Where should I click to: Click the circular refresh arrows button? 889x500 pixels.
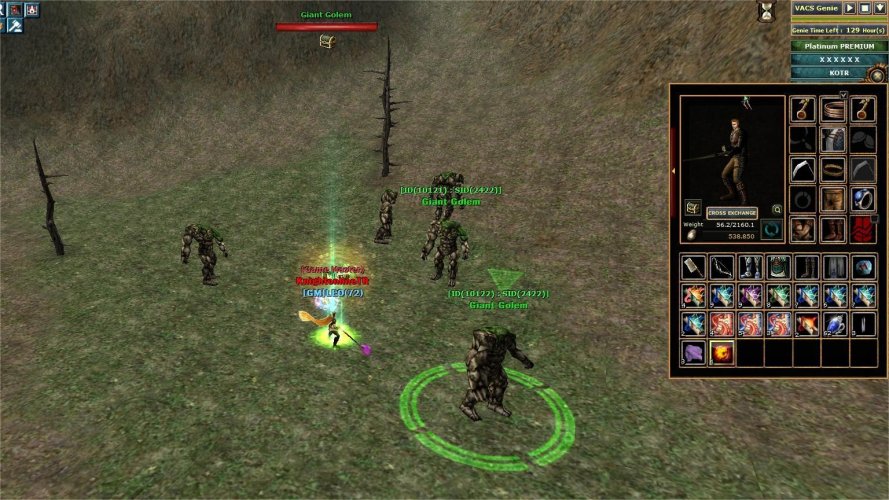point(771,230)
